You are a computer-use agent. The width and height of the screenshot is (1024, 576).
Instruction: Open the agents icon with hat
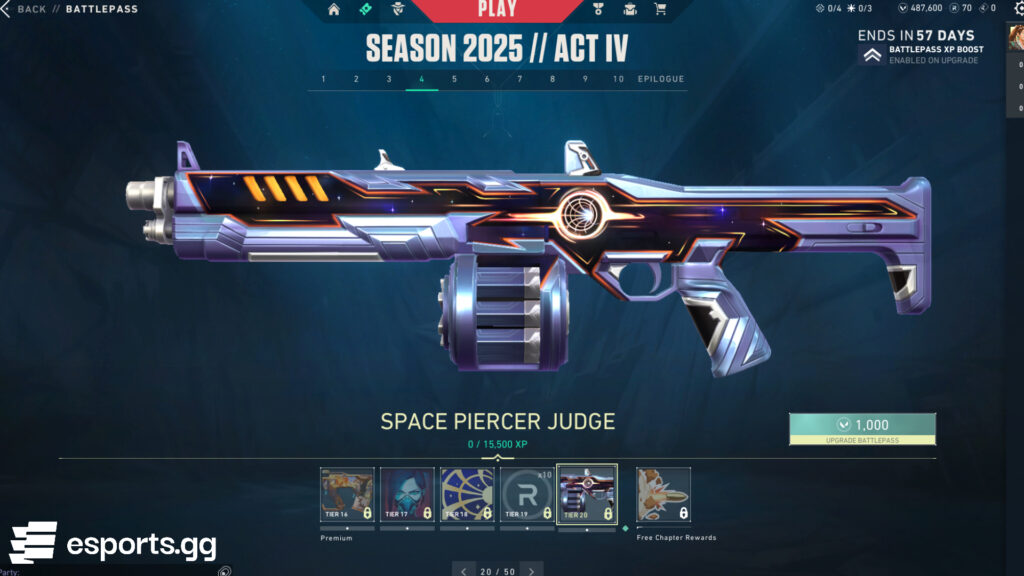click(397, 10)
